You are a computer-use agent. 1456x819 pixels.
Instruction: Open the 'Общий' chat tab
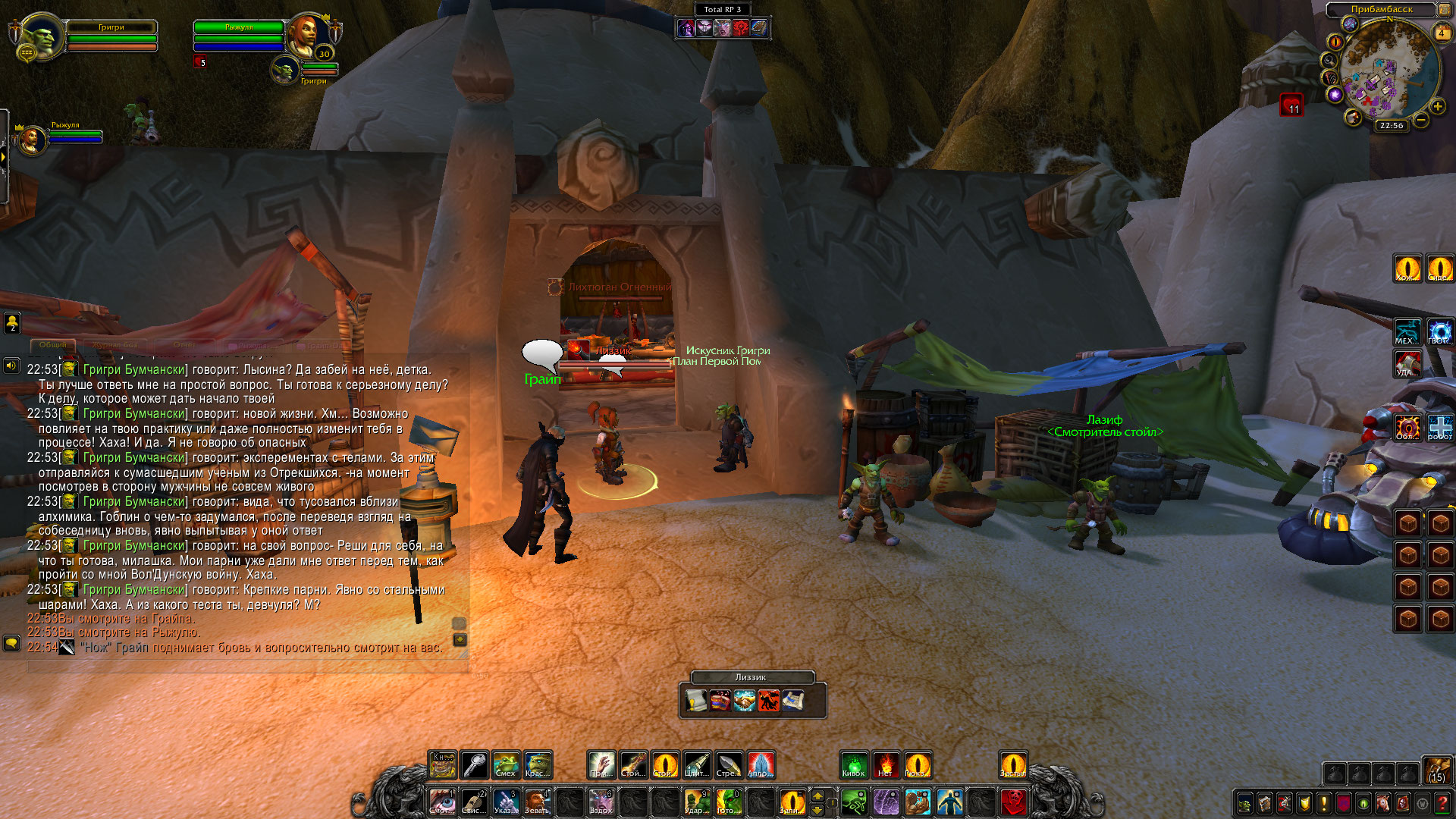(x=52, y=345)
